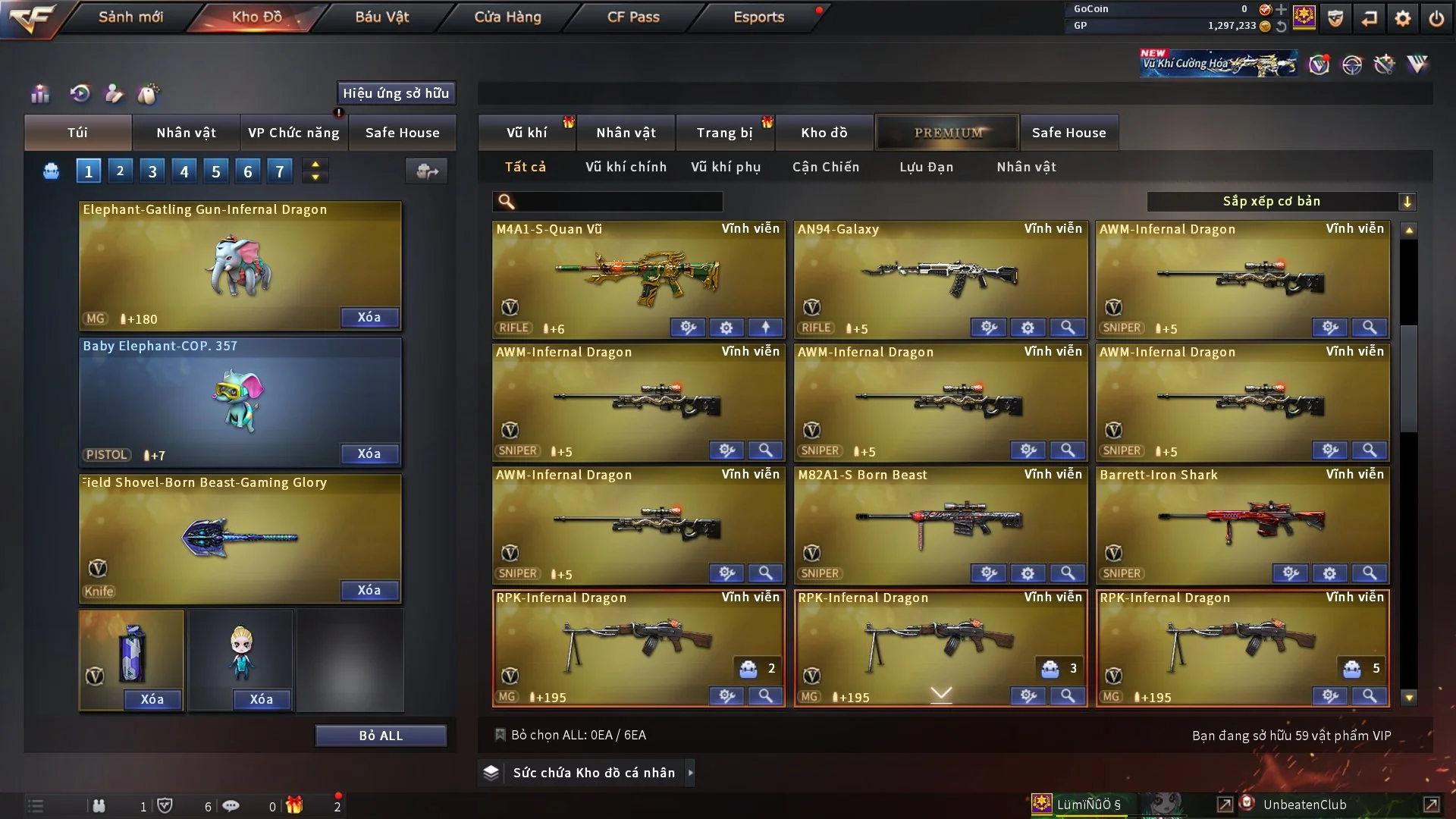This screenshot has height=819, width=1456.
Task: Open settings via the gear icon
Action: pos(1402,18)
